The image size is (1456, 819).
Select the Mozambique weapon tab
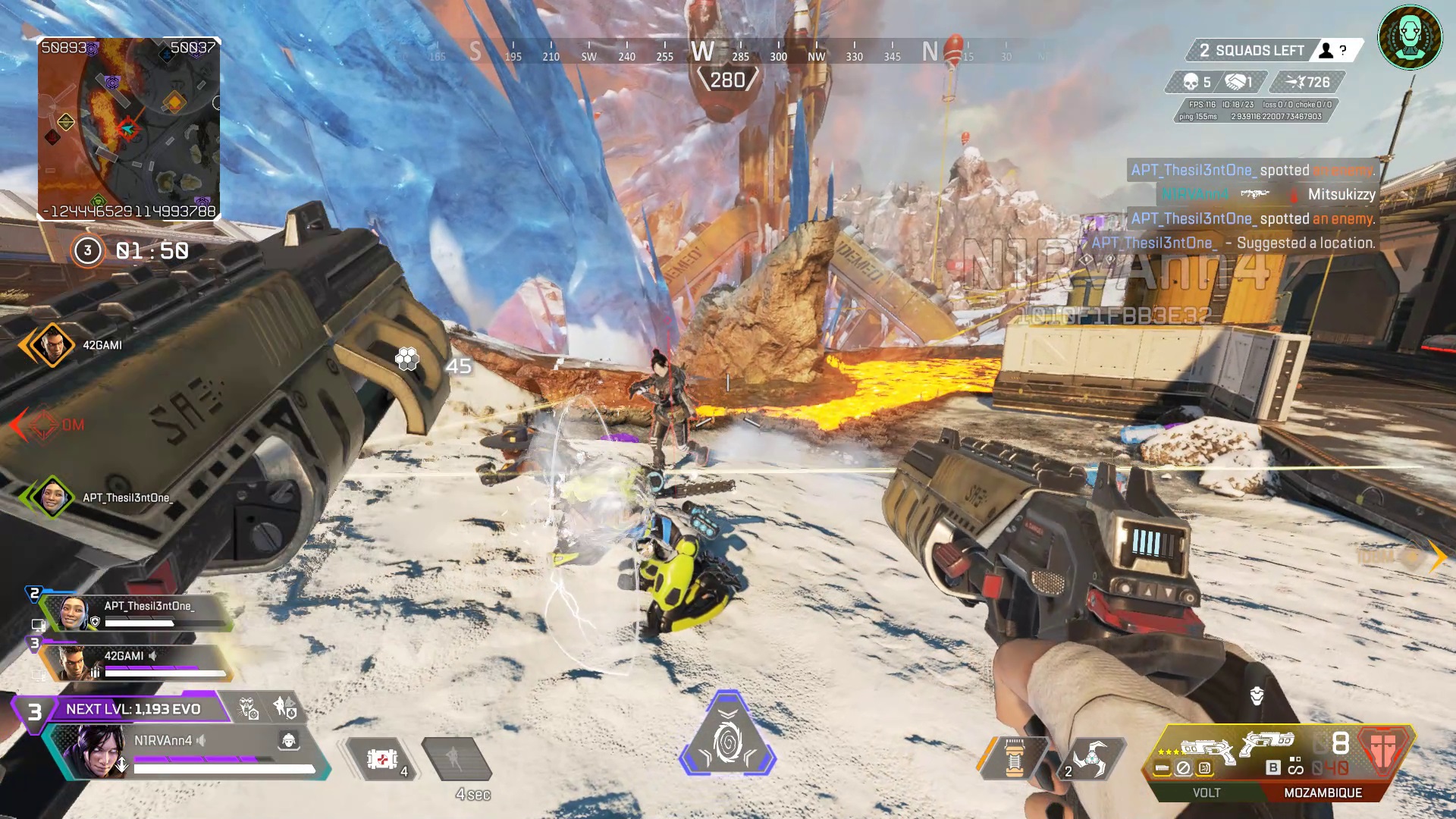[1323, 792]
